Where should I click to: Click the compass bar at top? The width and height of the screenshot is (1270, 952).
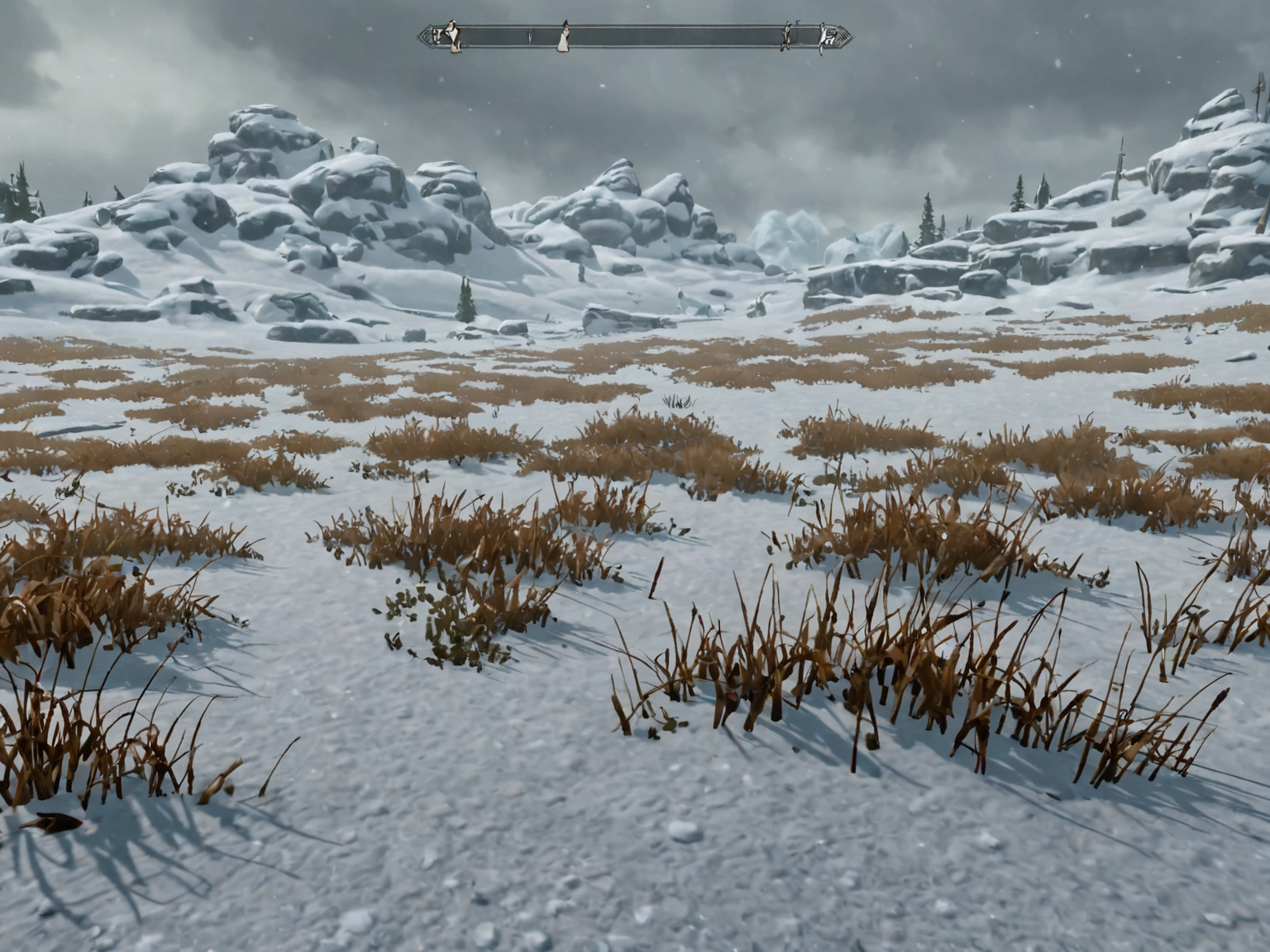(x=635, y=37)
